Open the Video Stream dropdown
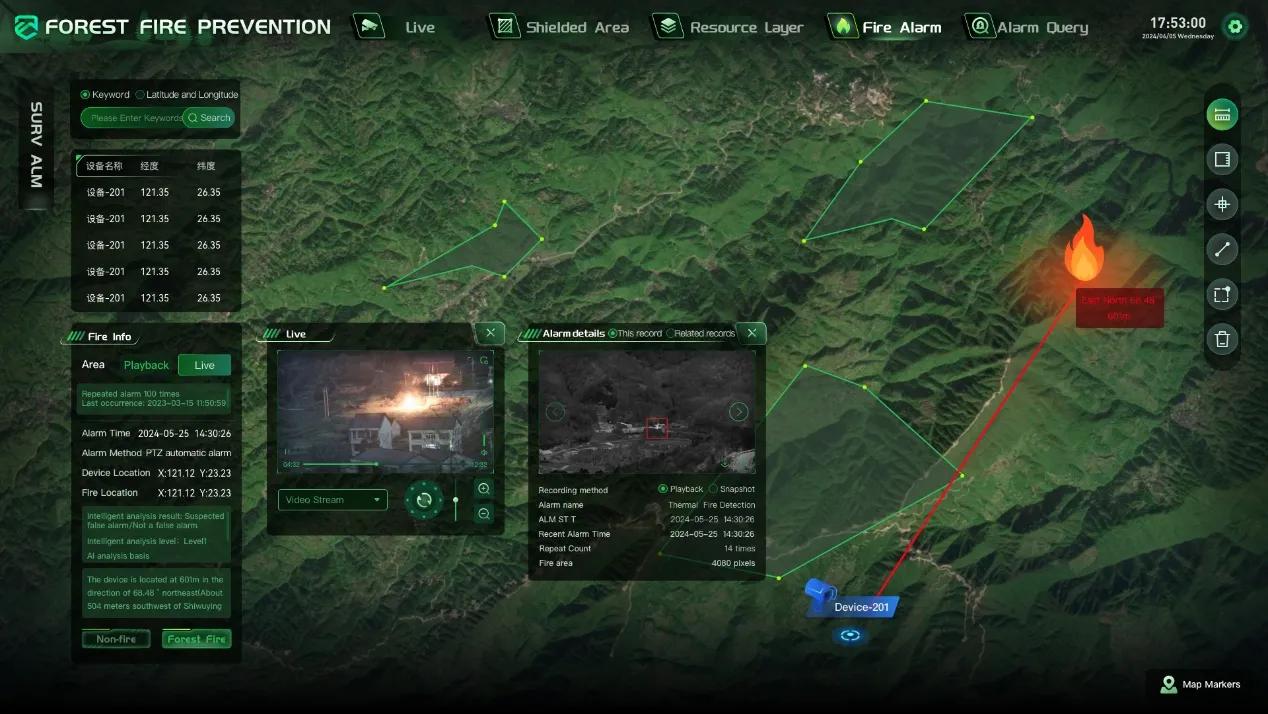The width and height of the screenshot is (1268, 714). tap(332, 500)
